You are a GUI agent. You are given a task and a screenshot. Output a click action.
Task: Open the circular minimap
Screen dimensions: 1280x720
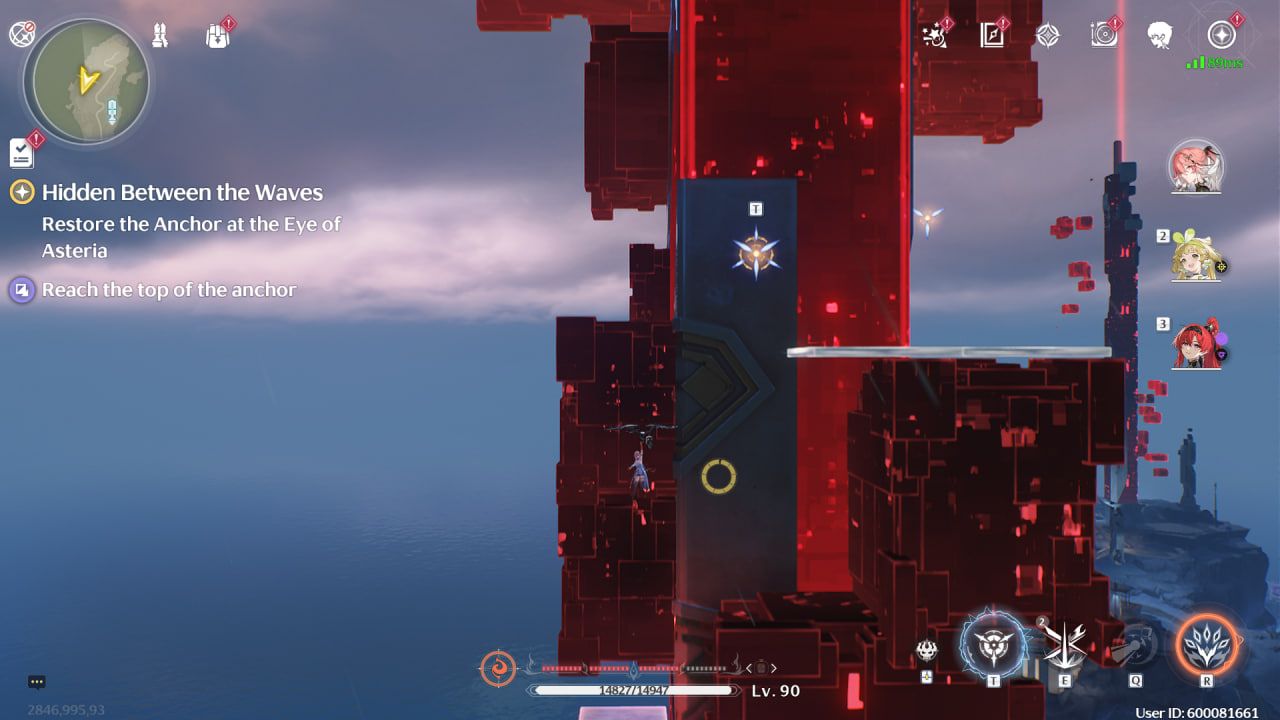coord(90,80)
